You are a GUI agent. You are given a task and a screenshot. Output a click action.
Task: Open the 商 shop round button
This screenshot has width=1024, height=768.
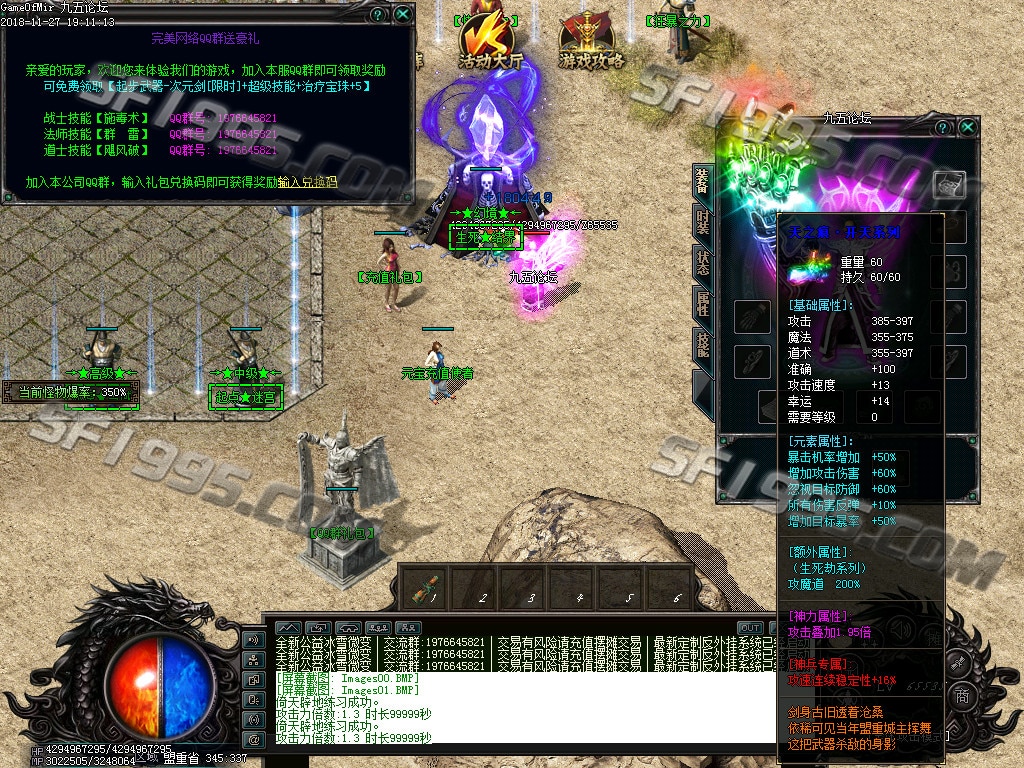point(961,696)
